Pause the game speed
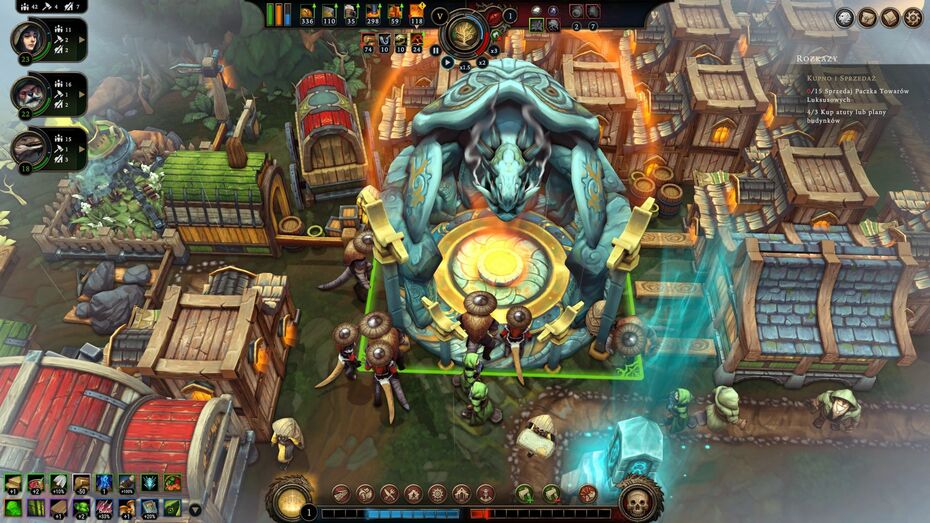The width and height of the screenshot is (930, 523). click(x=435, y=49)
